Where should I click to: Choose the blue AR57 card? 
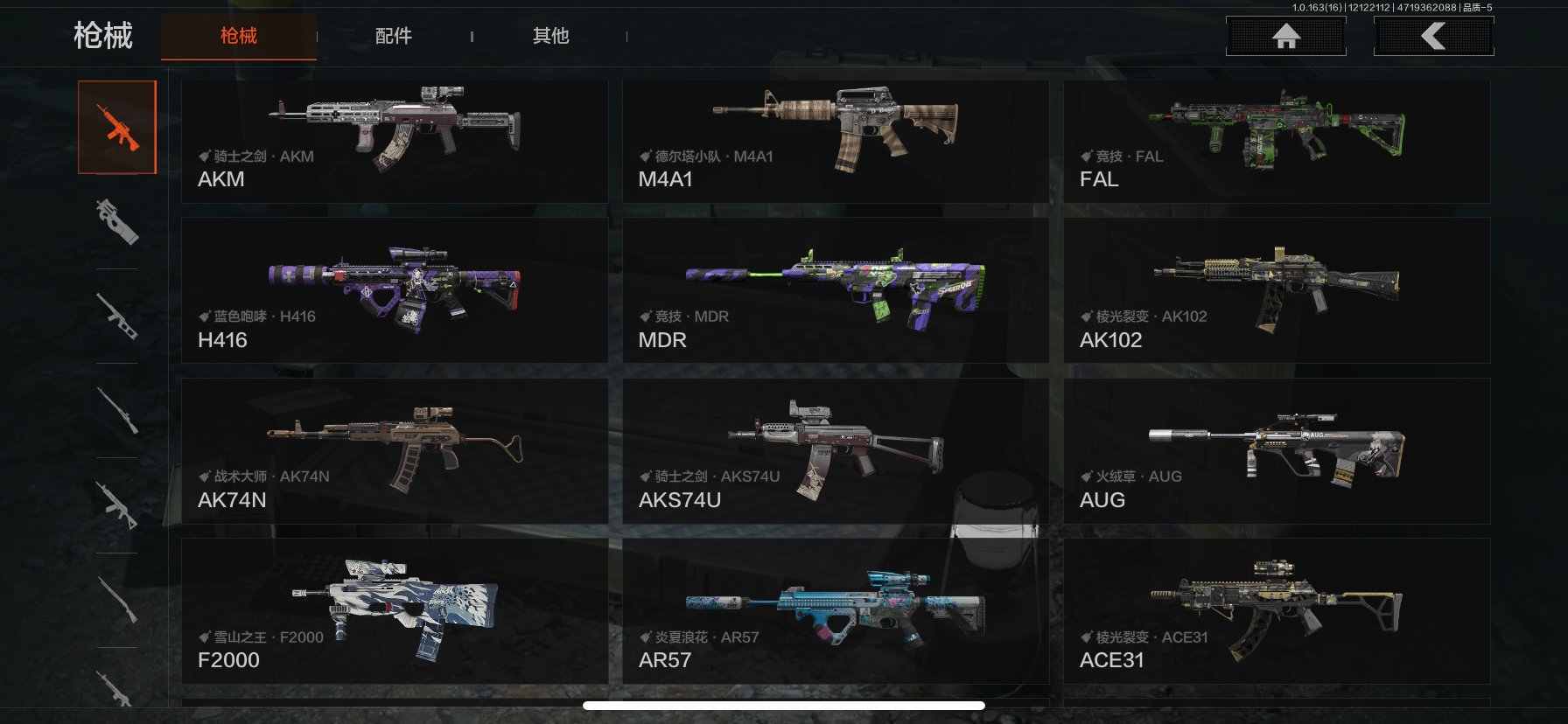click(x=835, y=611)
